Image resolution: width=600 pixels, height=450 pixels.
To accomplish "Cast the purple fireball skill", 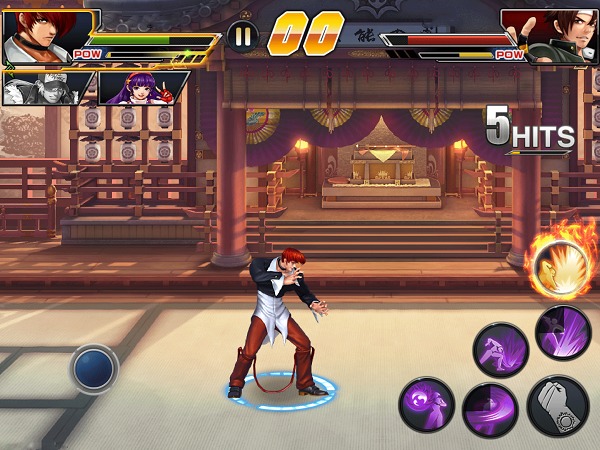I will 427,405.
